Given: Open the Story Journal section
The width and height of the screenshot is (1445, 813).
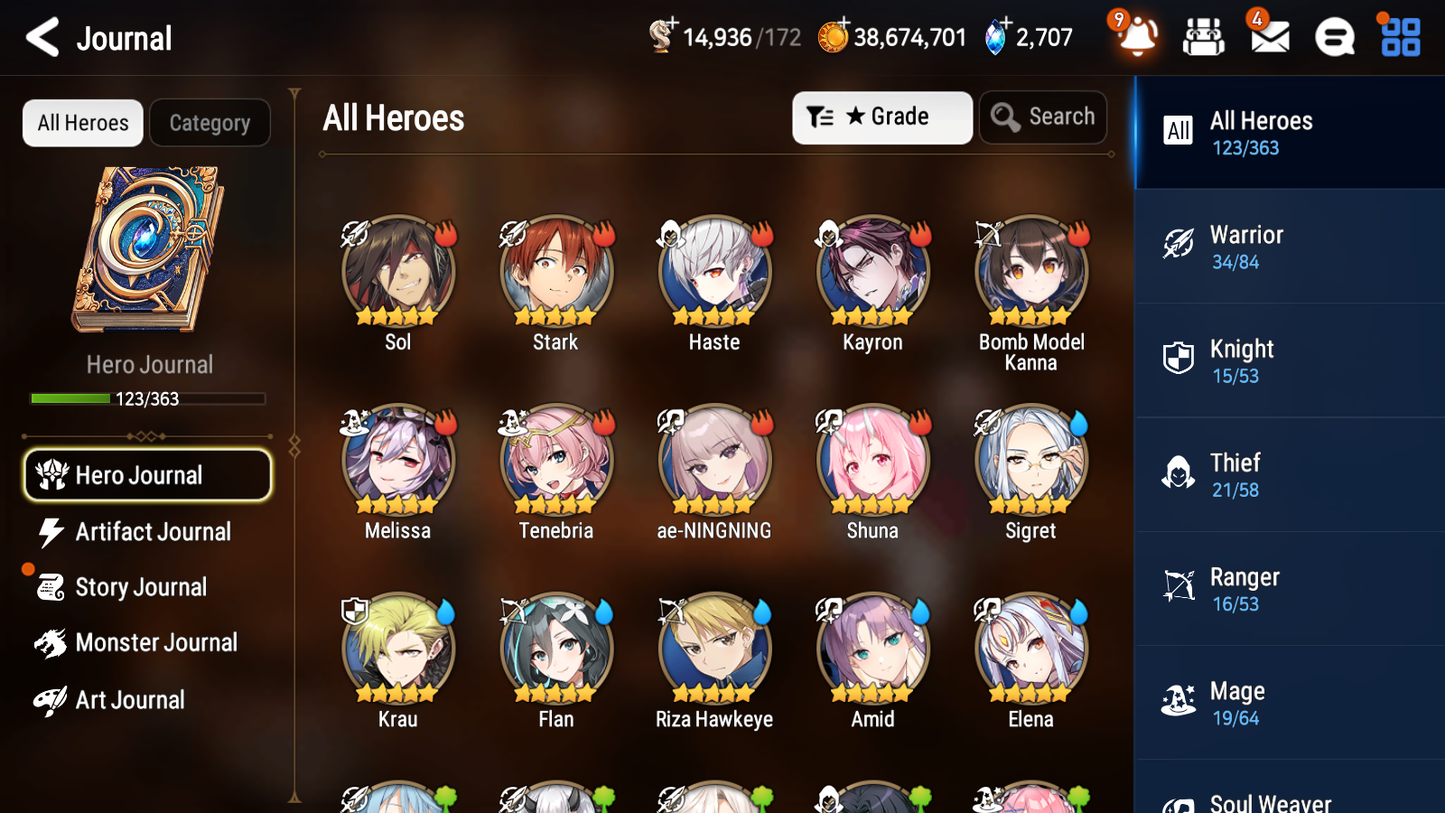Looking at the screenshot, I should [x=143, y=587].
